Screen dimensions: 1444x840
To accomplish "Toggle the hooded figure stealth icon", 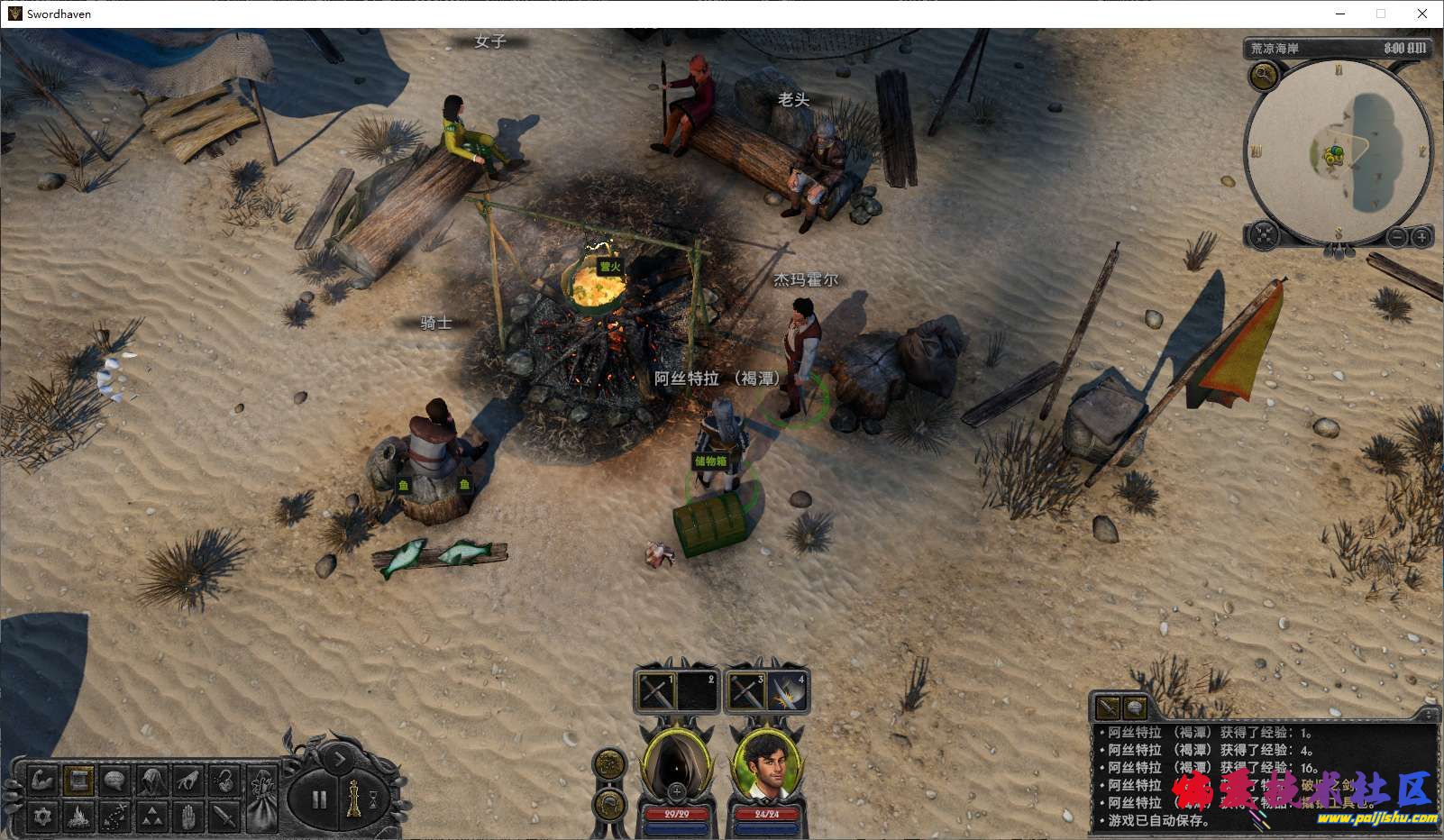I will (x=151, y=781).
